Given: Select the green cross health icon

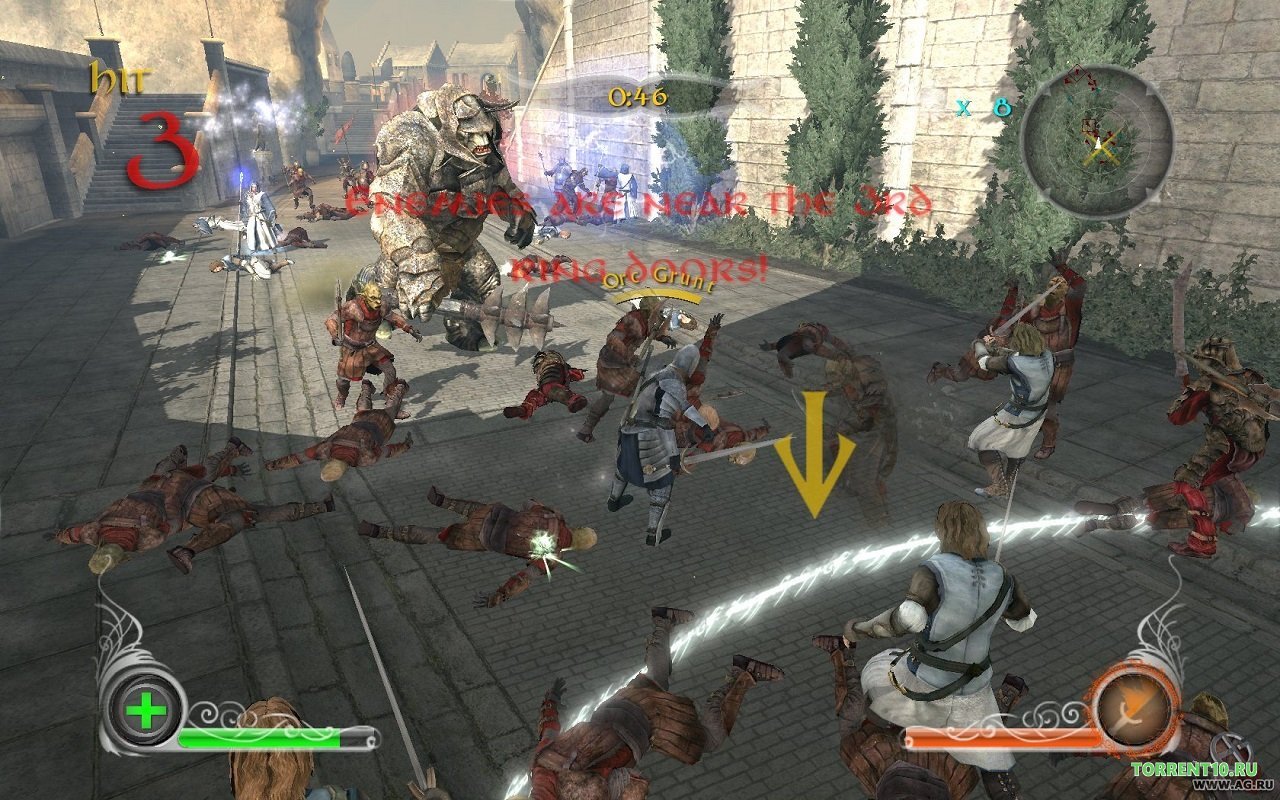Looking at the screenshot, I should click(147, 712).
